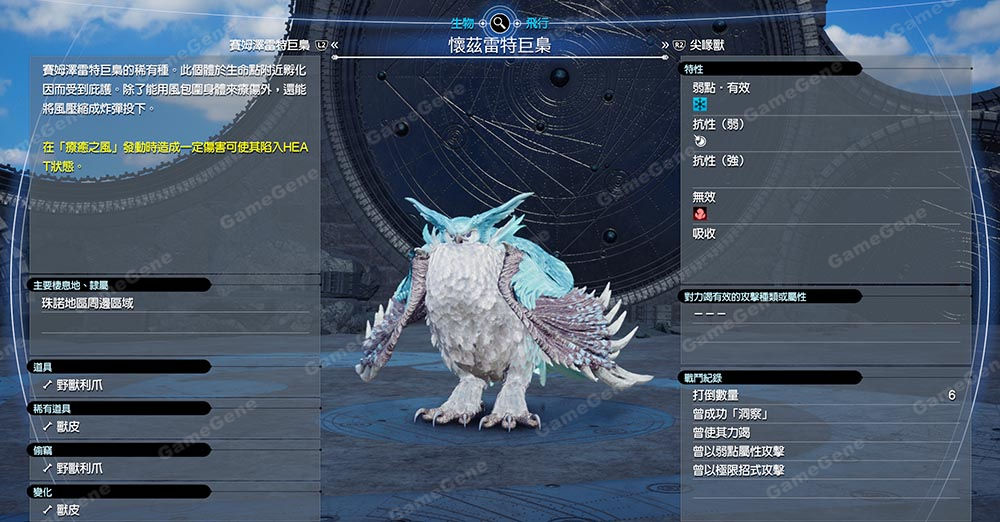Select the 獸皮 entry under 變化
This screenshot has width=1000, height=522.
(69, 510)
